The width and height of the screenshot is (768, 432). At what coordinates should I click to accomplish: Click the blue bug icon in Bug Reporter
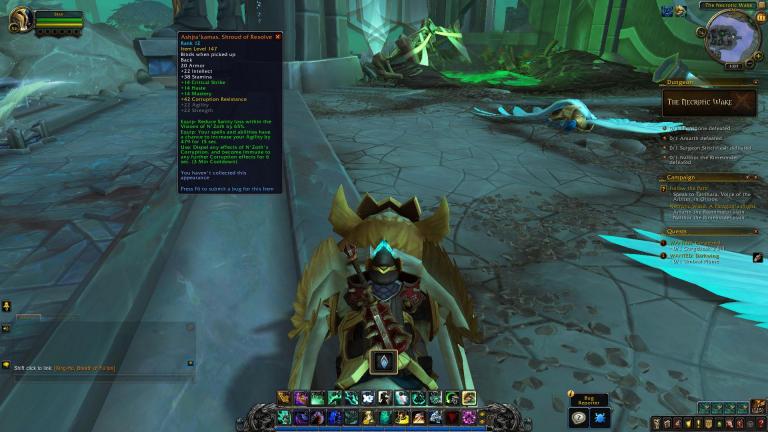pos(600,417)
